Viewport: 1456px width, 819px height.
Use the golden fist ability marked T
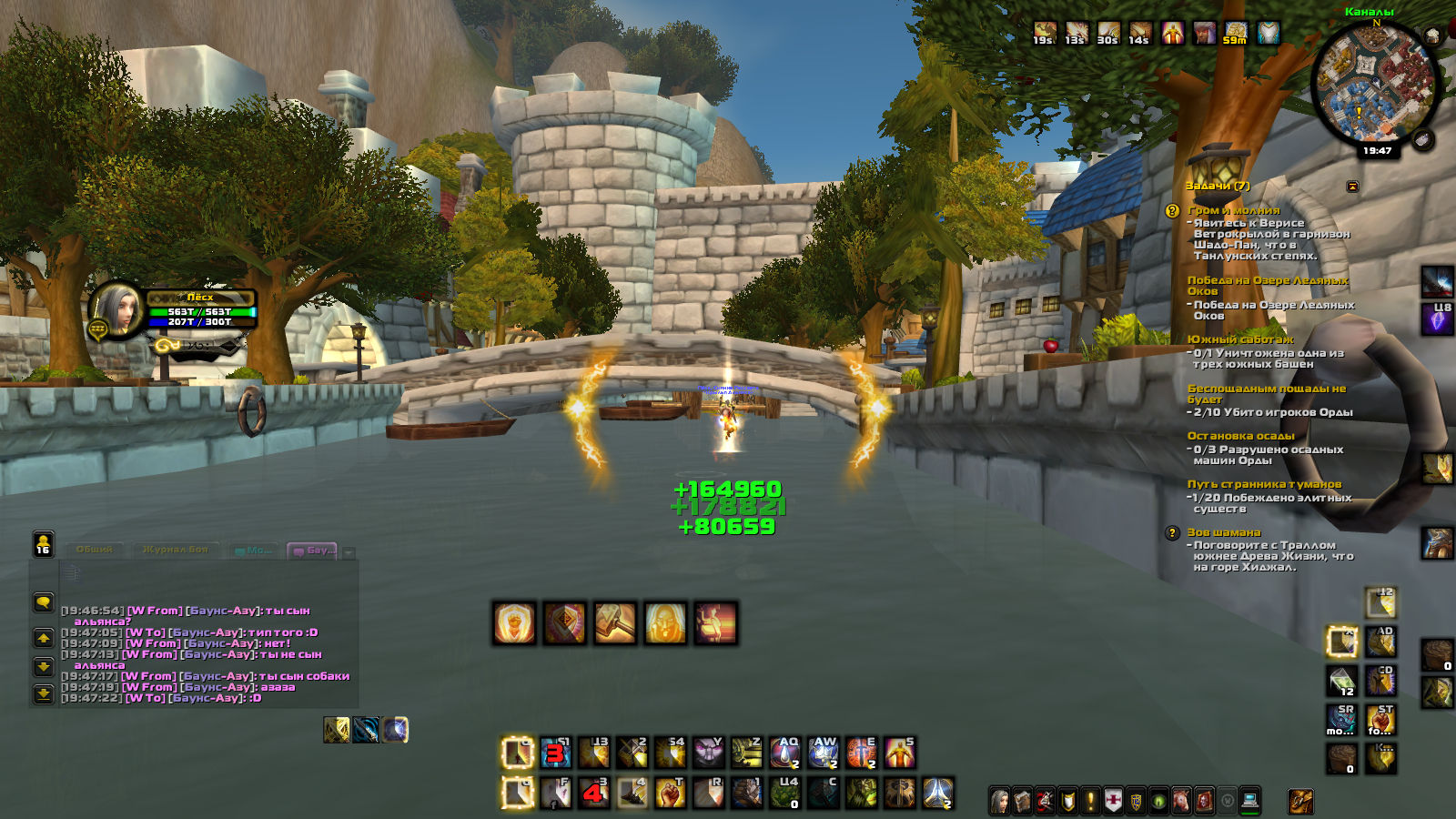[671, 793]
